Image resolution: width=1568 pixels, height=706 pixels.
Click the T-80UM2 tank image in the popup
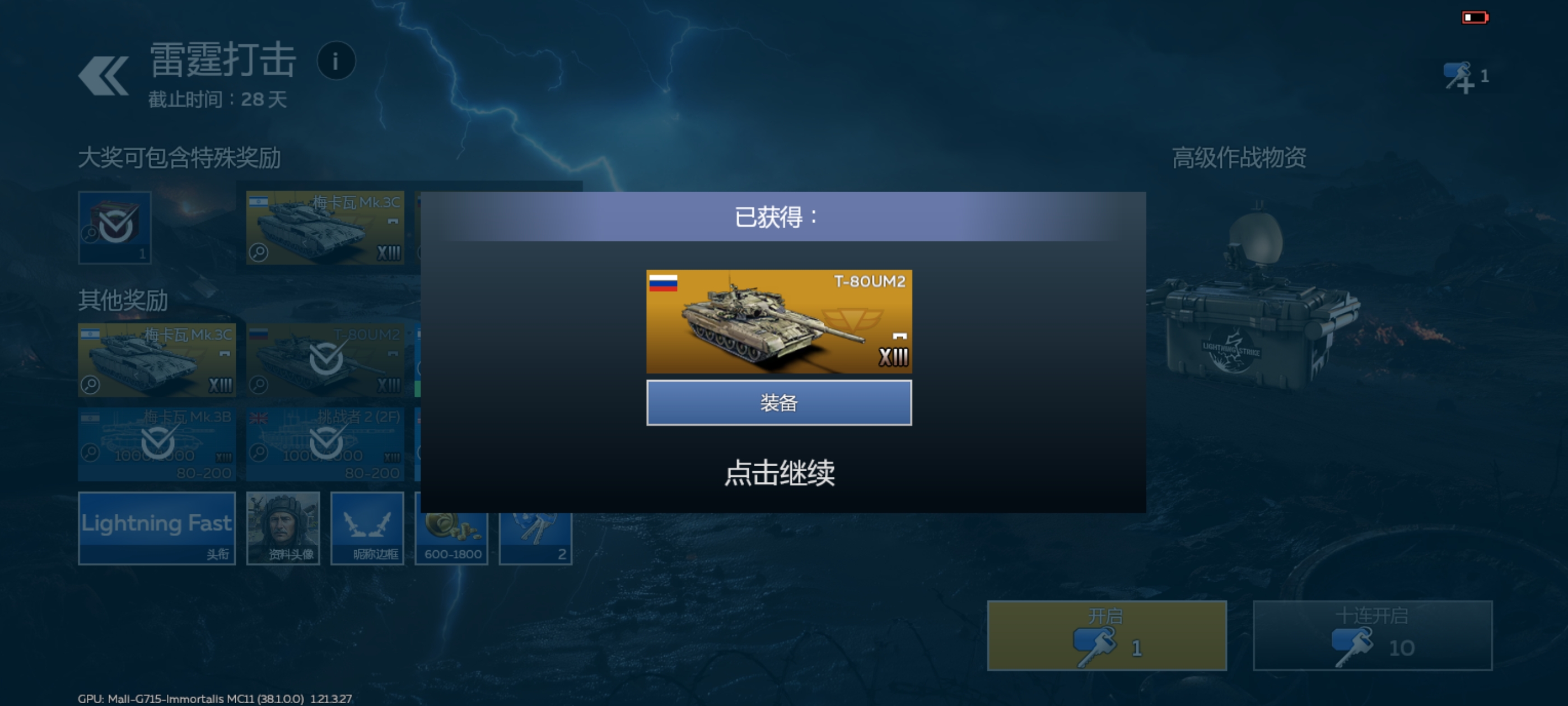tap(780, 322)
